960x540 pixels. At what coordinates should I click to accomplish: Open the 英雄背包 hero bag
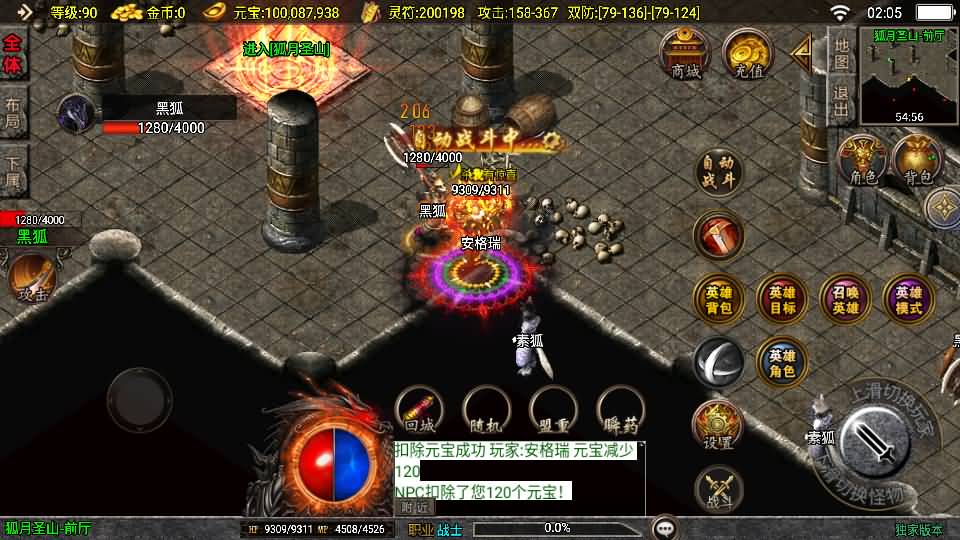(x=719, y=300)
